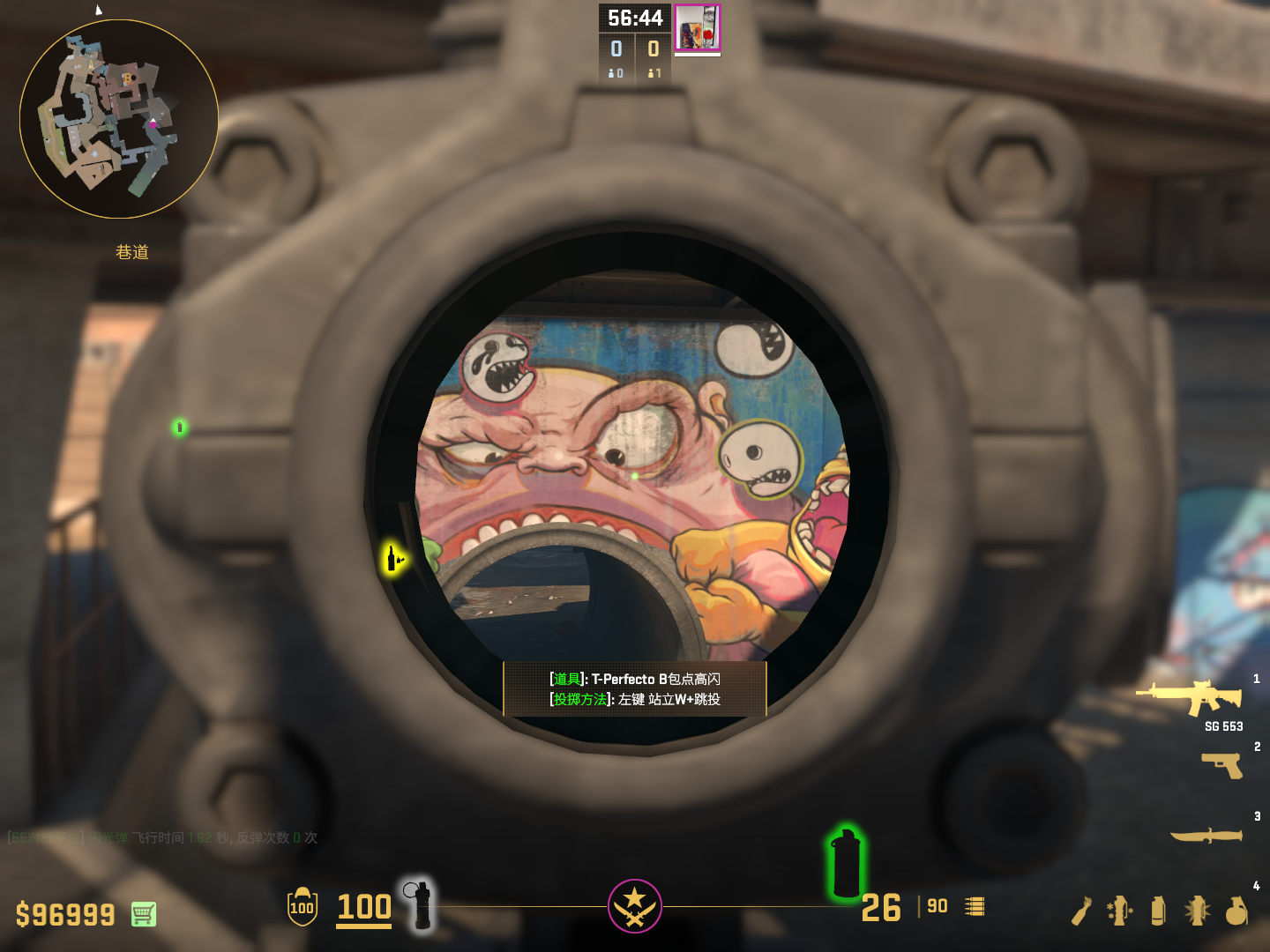This screenshot has width=1270, height=952.
Task: Open the buy menu via green cart icon
Action: (144, 914)
